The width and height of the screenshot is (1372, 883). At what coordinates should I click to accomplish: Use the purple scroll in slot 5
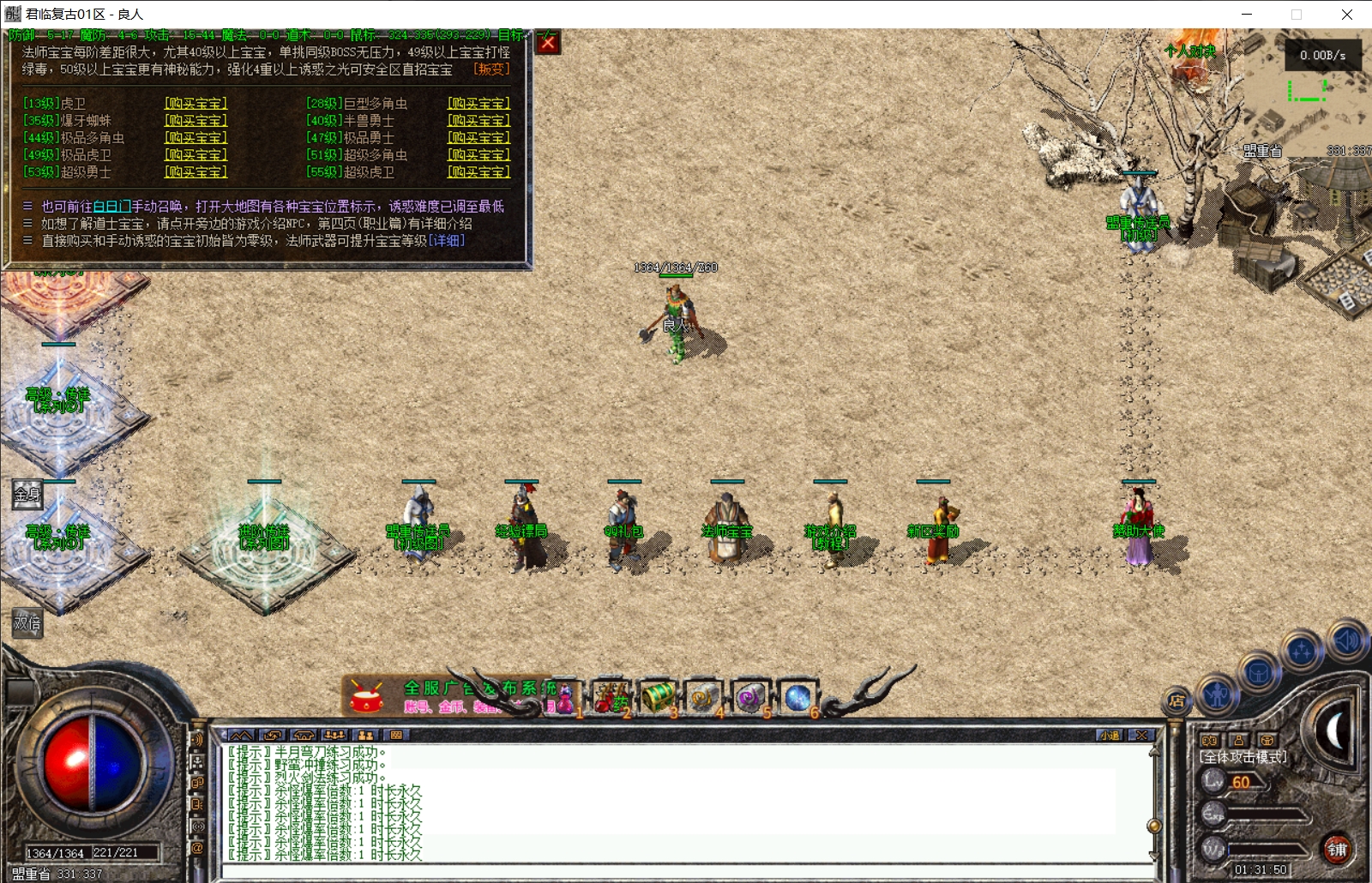click(749, 698)
